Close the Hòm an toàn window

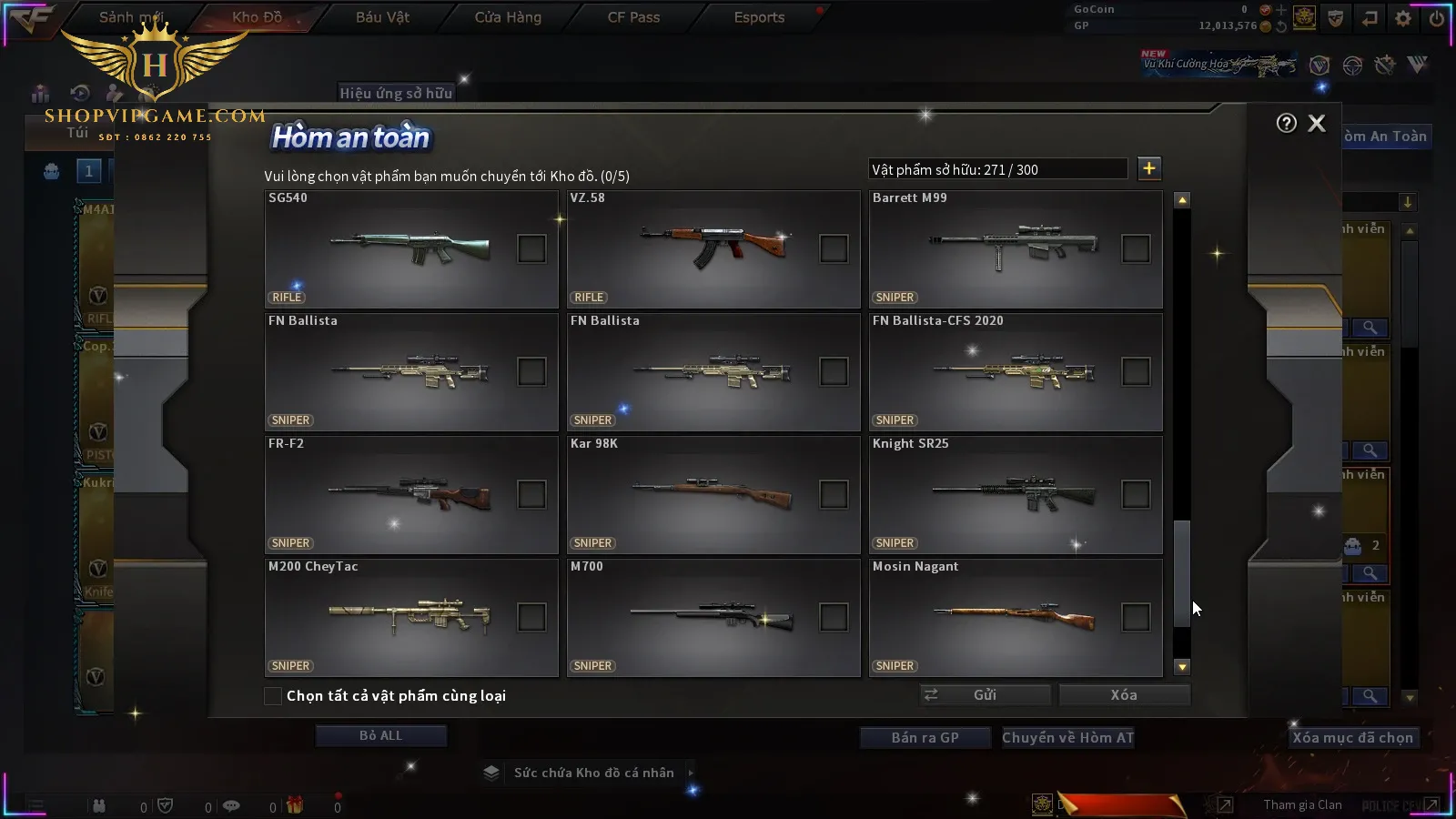coord(1316,124)
